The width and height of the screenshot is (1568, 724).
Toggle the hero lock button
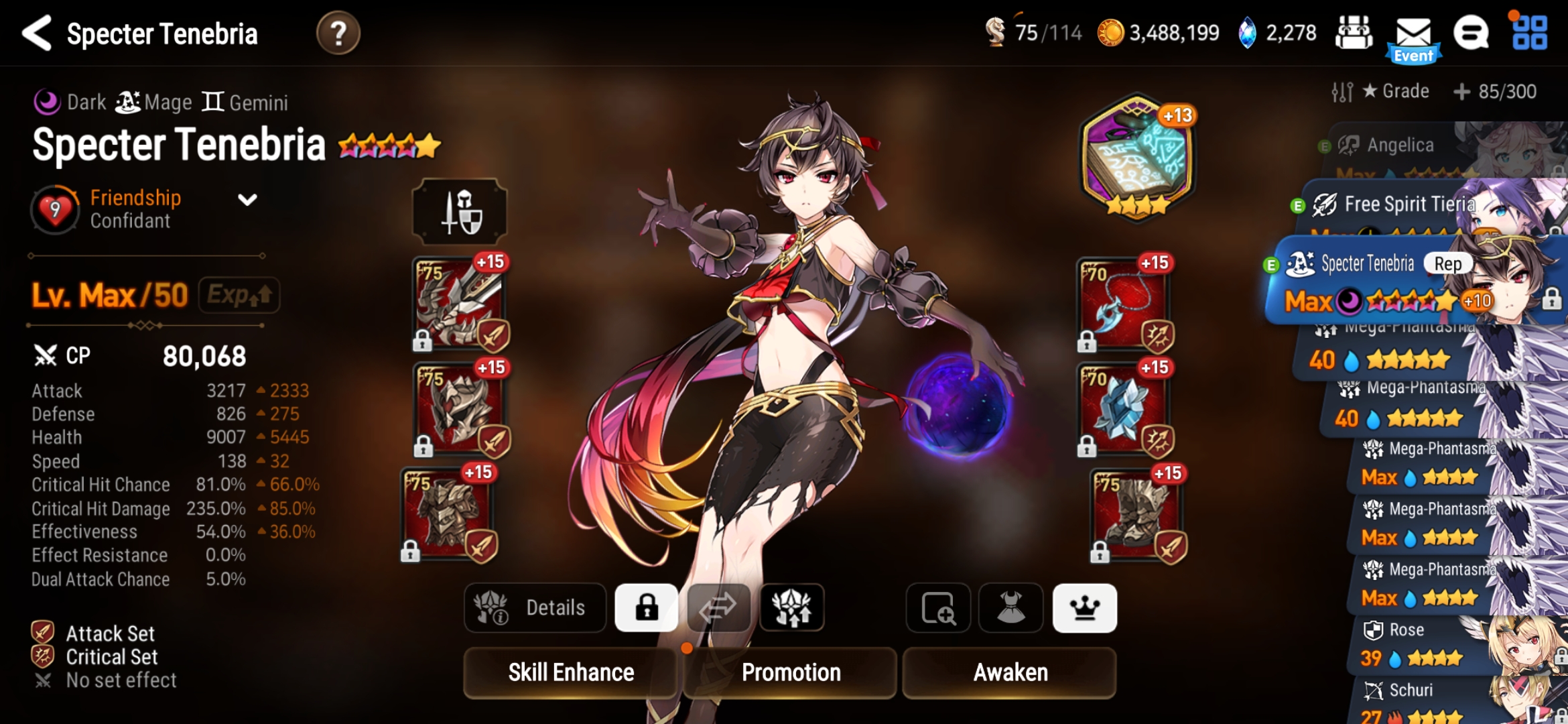tap(647, 608)
